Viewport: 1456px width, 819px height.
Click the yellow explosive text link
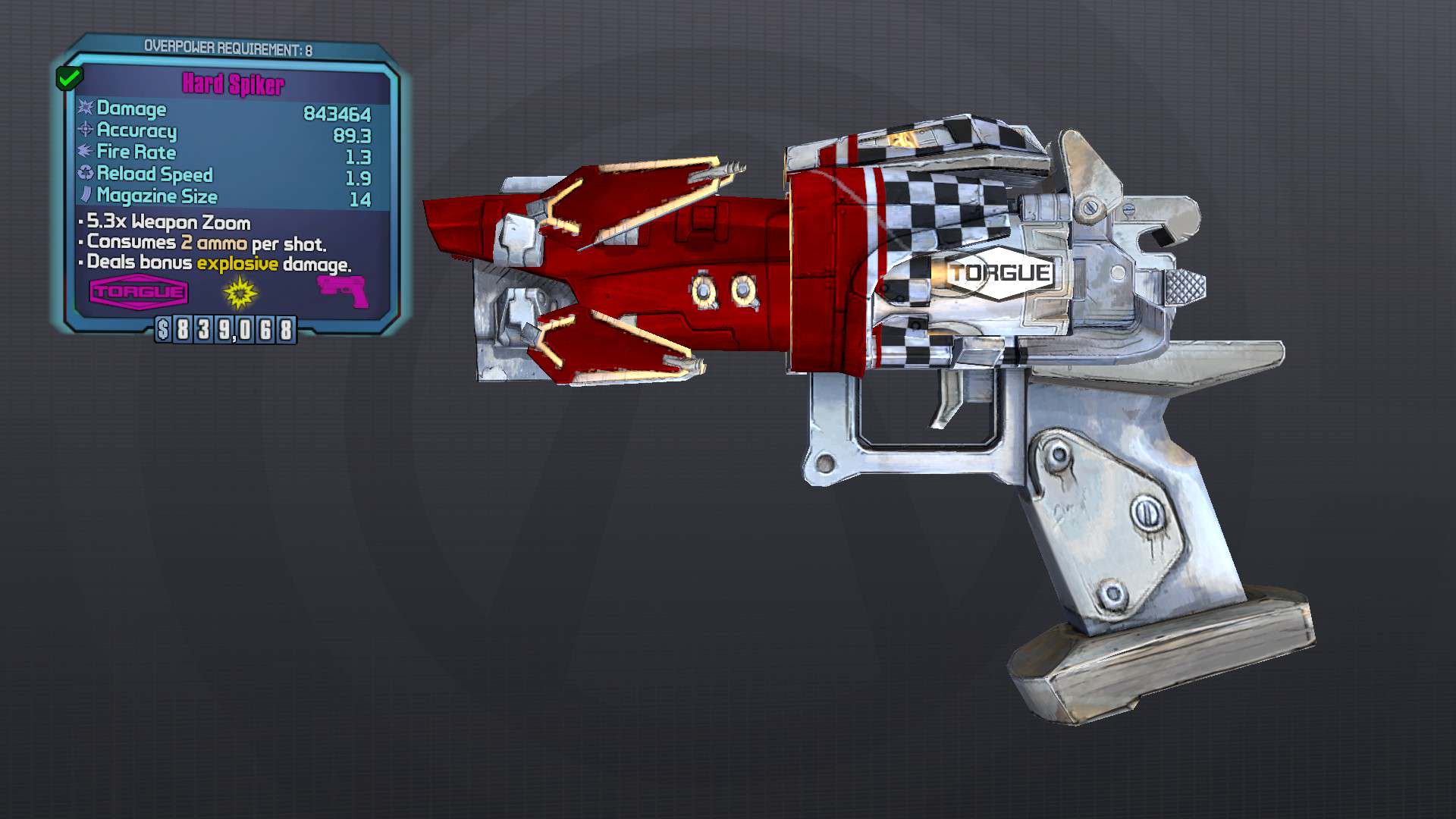coord(237,265)
